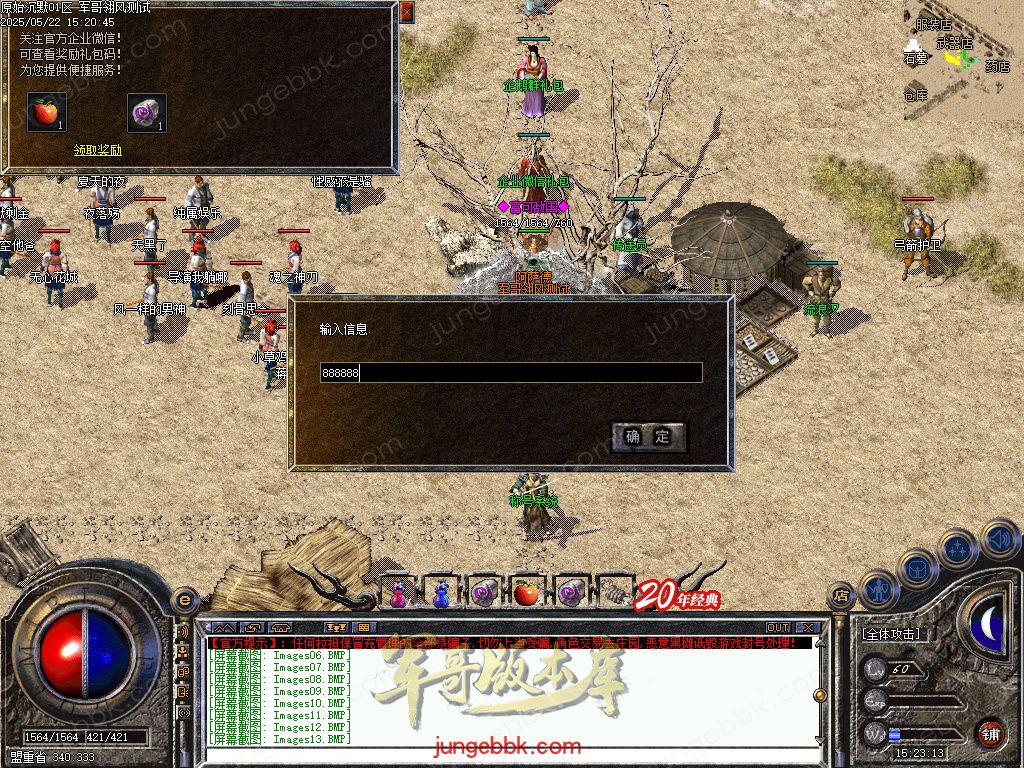Open the character figure orb button
This screenshot has width=1024, height=768.
(876, 589)
